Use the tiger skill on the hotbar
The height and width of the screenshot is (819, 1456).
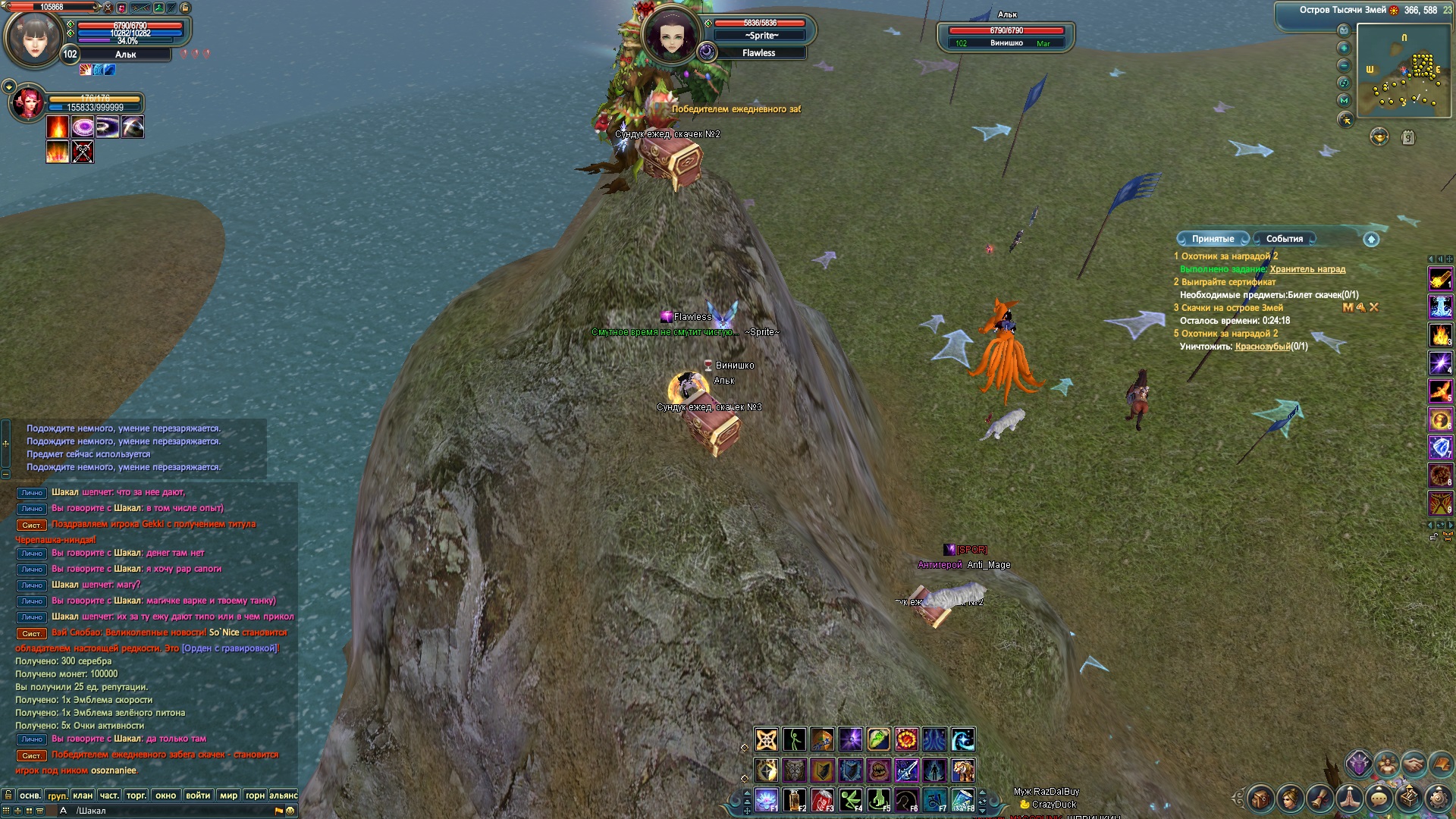(x=962, y=770)
